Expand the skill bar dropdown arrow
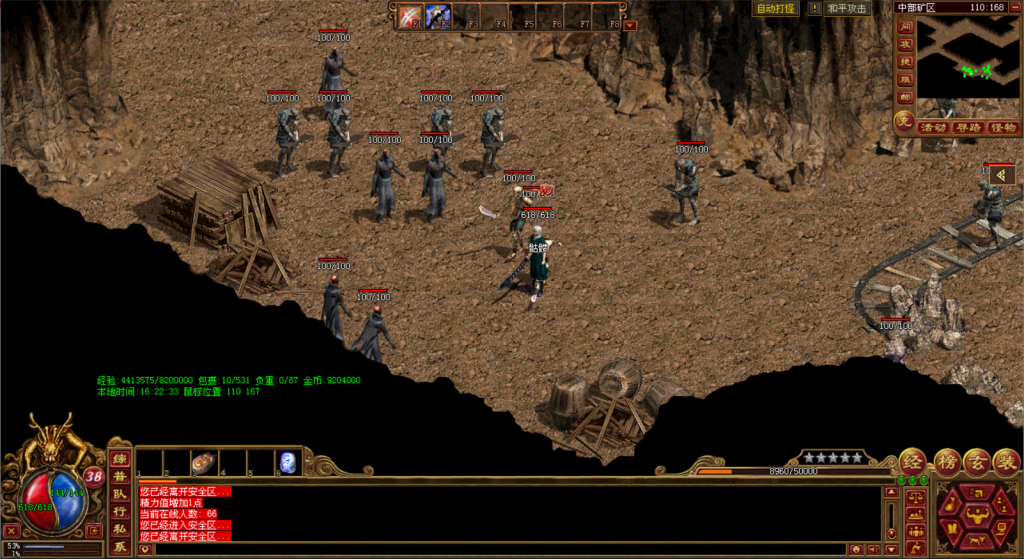This screenshot has width=1024, height=559. (630, 25)
